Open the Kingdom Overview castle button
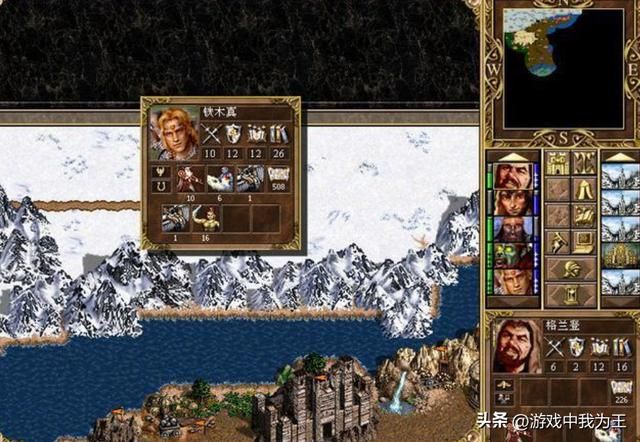640x442 pixels. [557, 163]
